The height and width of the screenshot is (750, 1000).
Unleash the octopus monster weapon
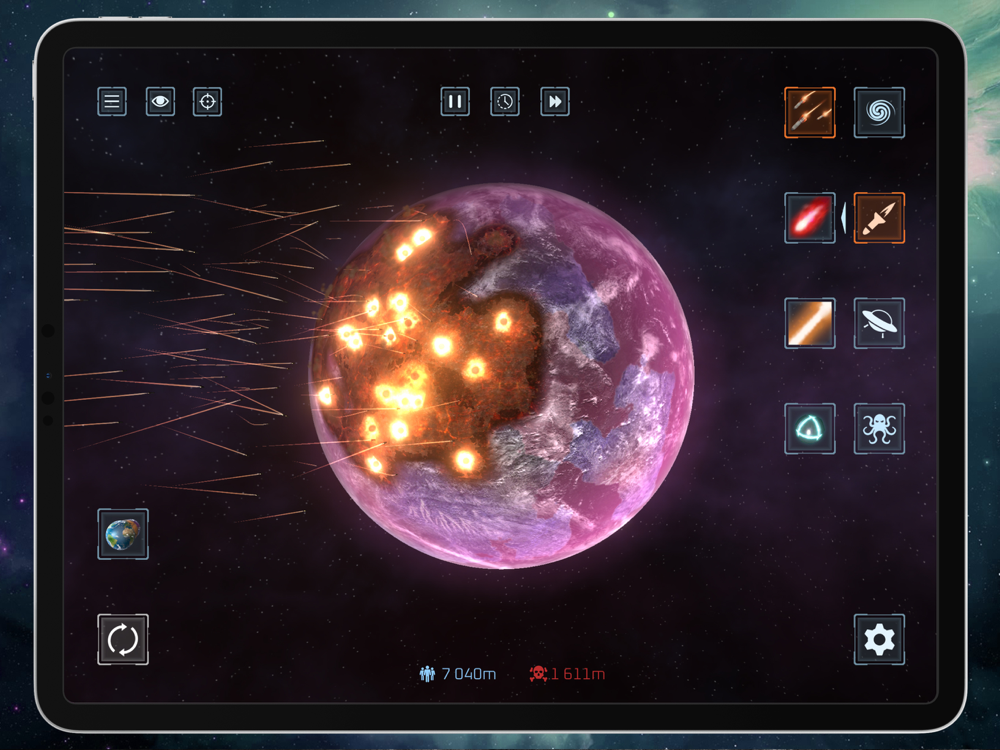coord(879,429)
